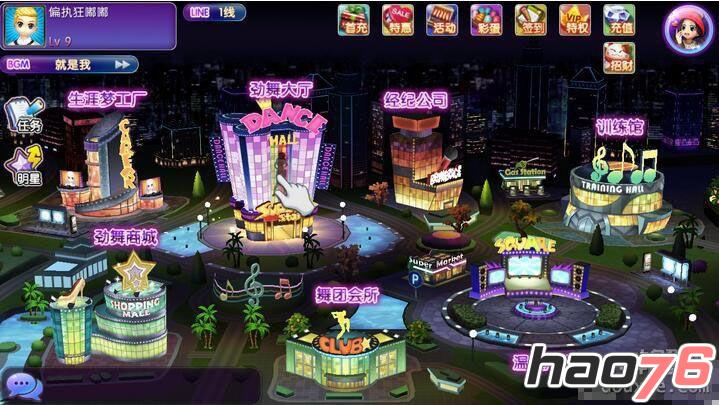Claim the 首充 first-recharge offer

tap(353, 20)
